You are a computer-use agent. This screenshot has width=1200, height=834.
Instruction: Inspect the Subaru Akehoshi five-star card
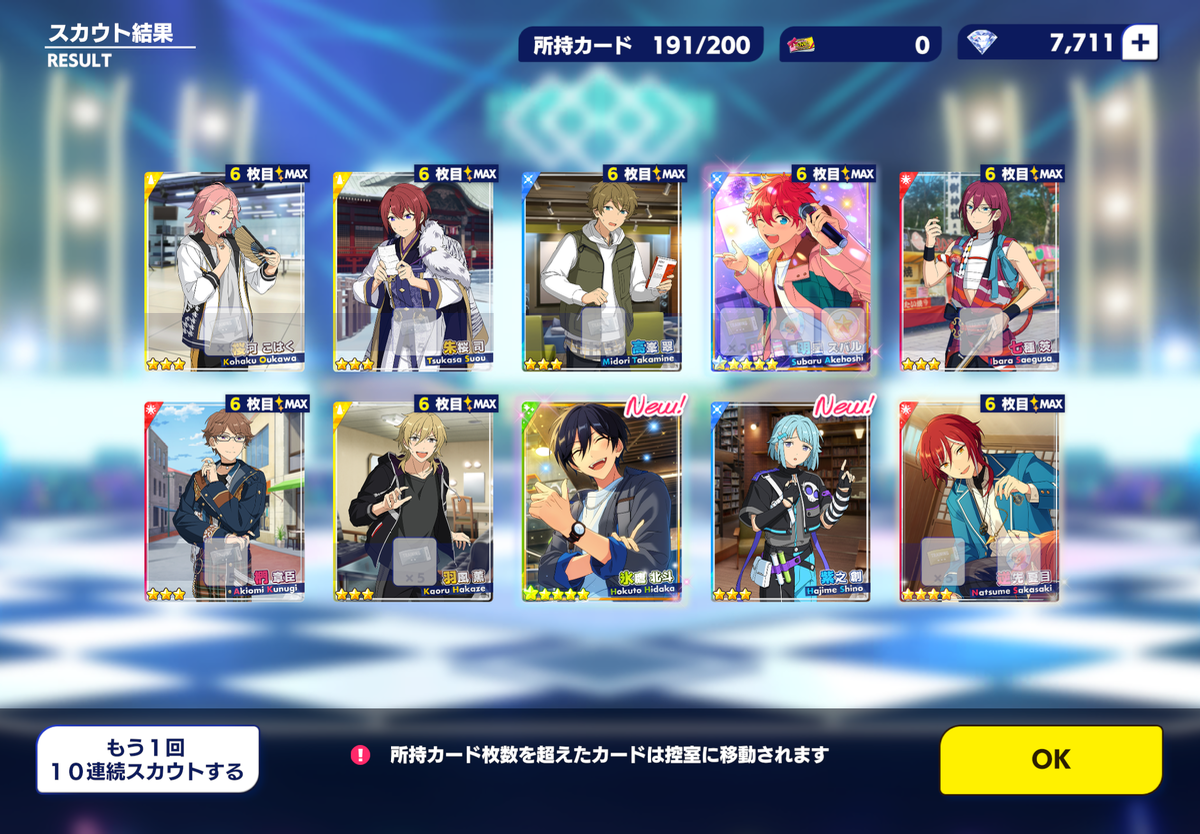click(x=790, y=272)
